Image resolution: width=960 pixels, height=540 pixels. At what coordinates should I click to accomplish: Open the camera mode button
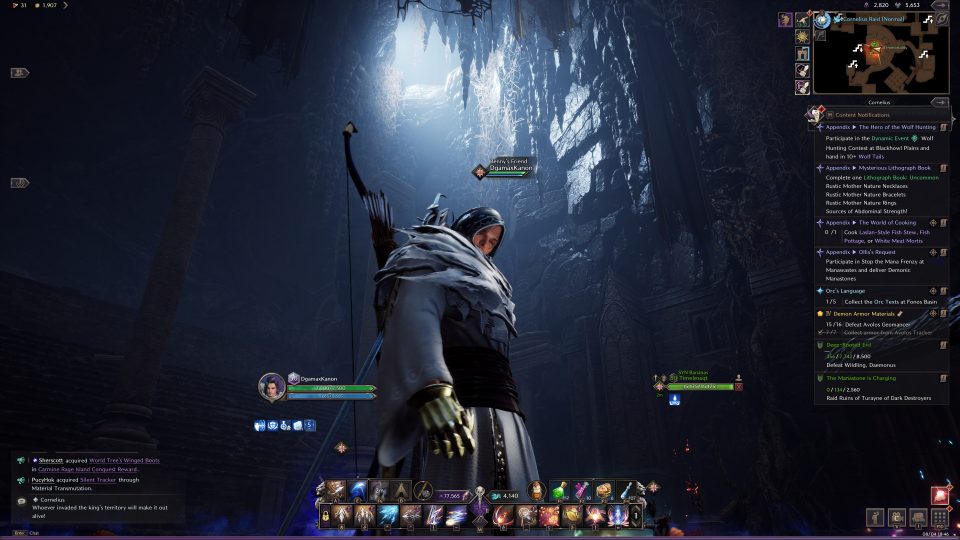pos(895,518)
